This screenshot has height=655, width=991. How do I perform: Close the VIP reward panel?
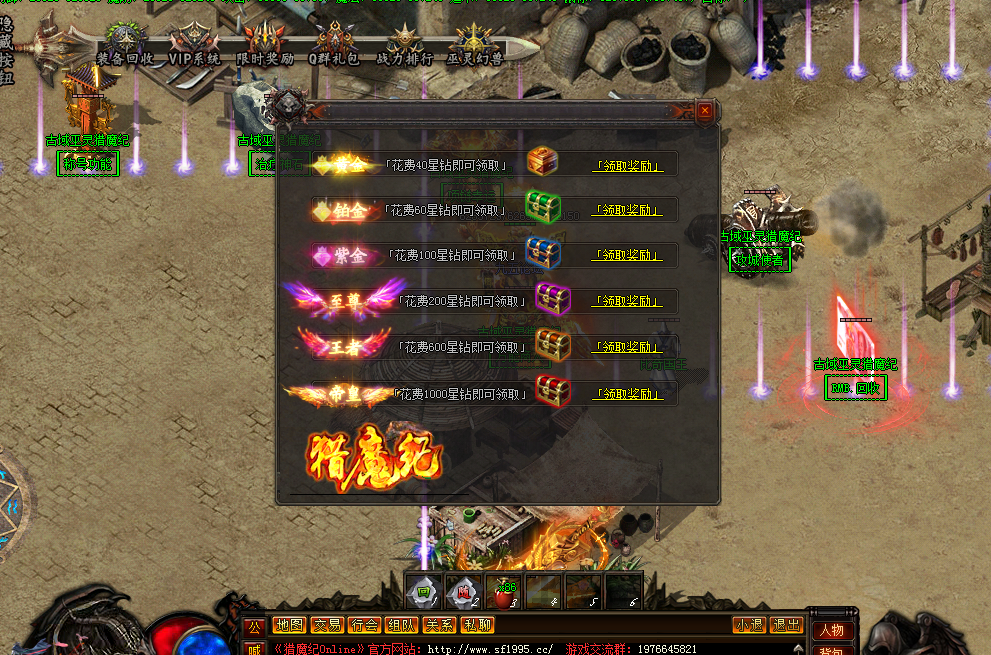click(705, 111)
